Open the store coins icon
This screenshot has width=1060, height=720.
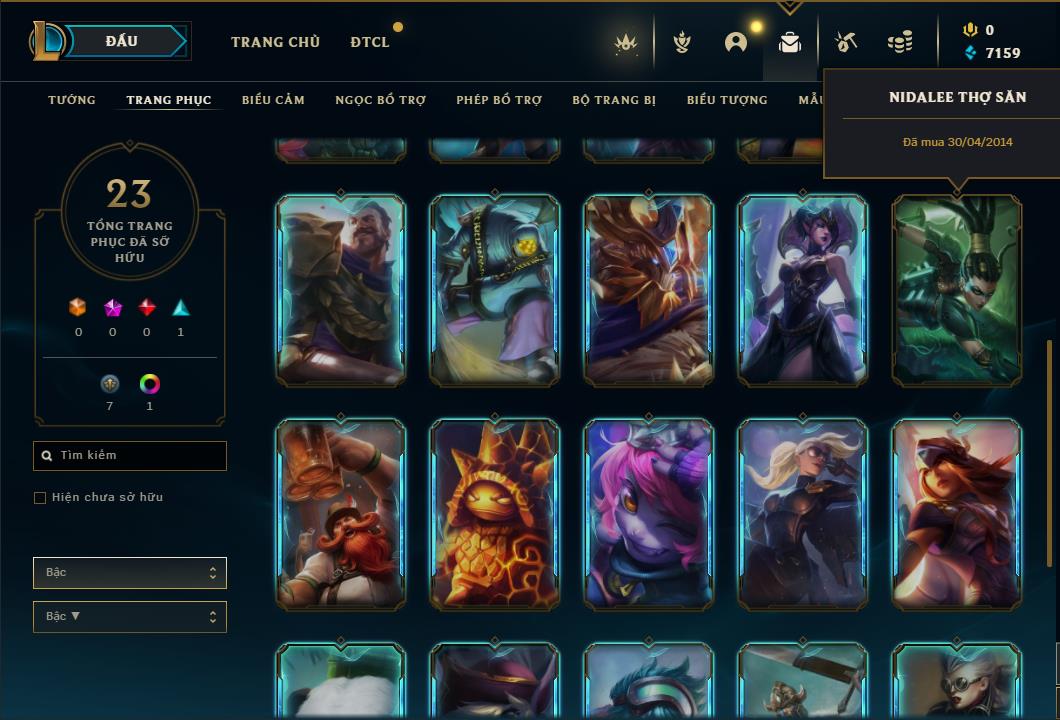900,42
